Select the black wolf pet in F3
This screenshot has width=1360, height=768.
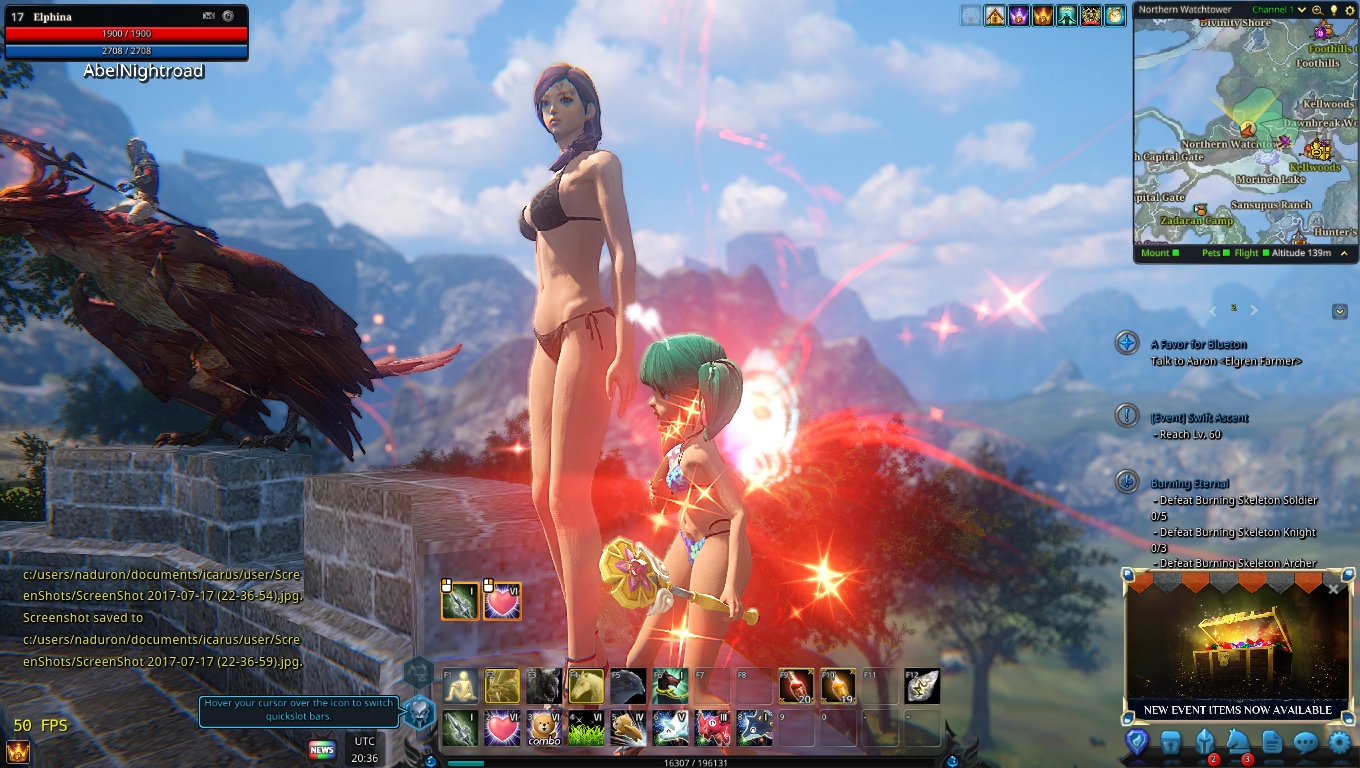pos(544,686)
